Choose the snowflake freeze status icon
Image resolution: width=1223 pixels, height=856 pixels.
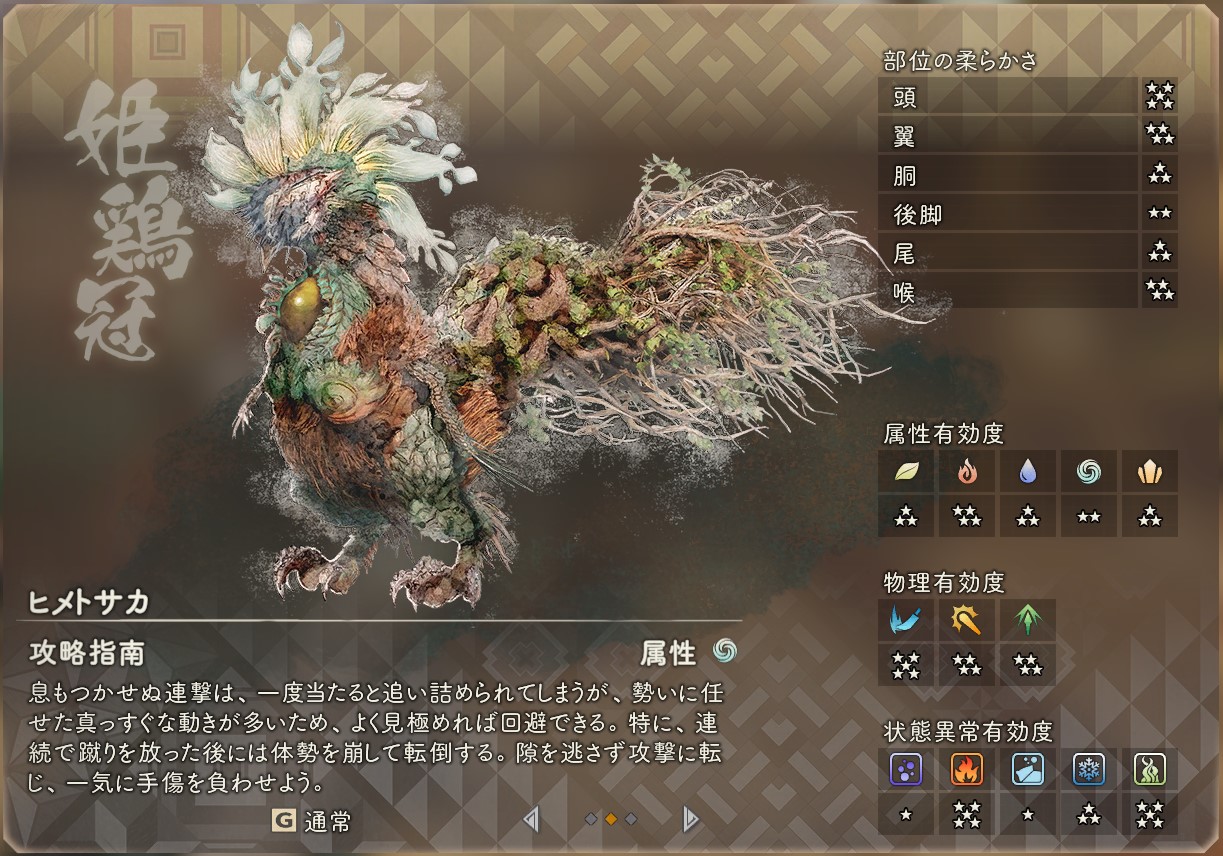1089,769
